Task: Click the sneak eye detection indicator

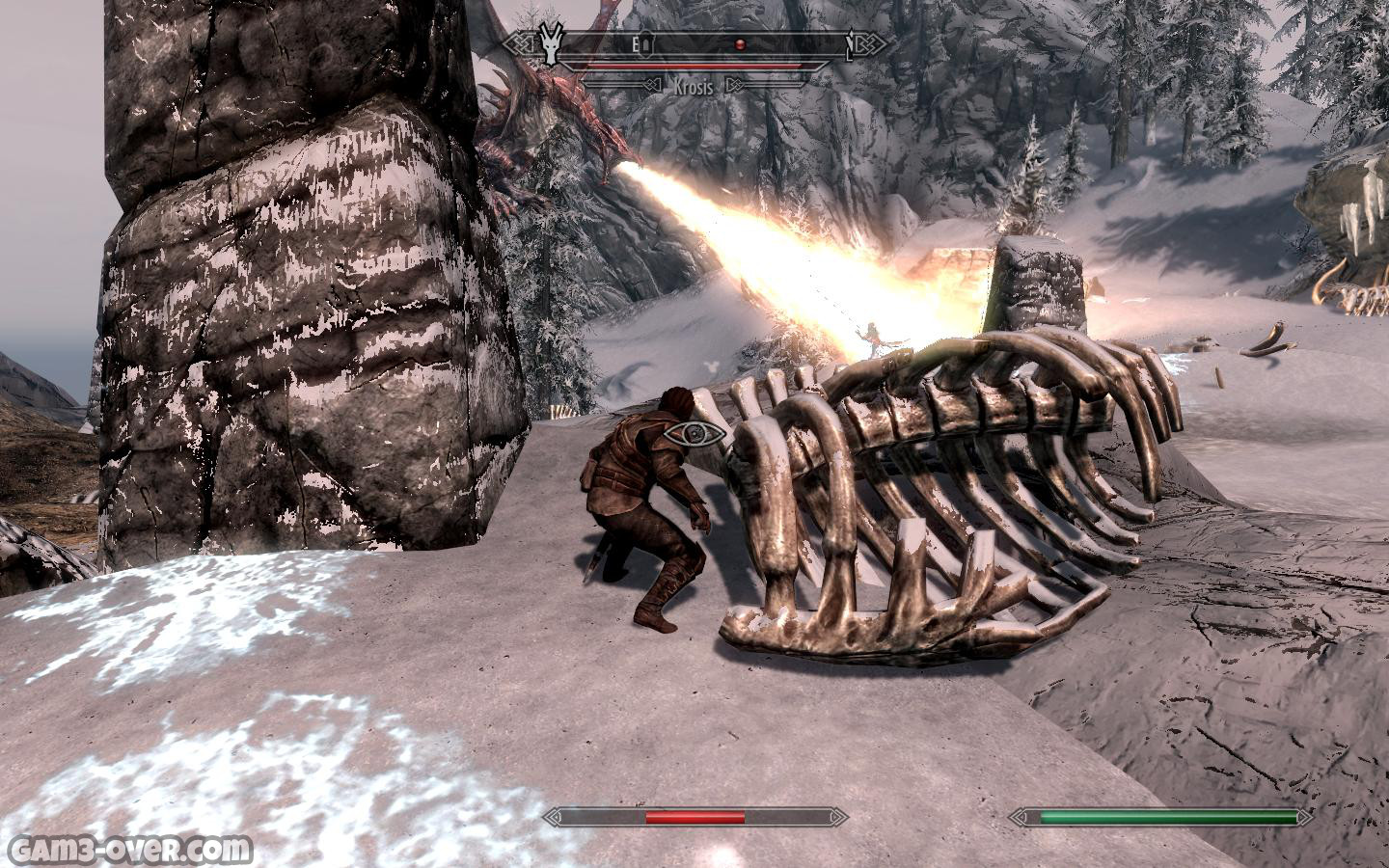Action: (x=694, y=434)
